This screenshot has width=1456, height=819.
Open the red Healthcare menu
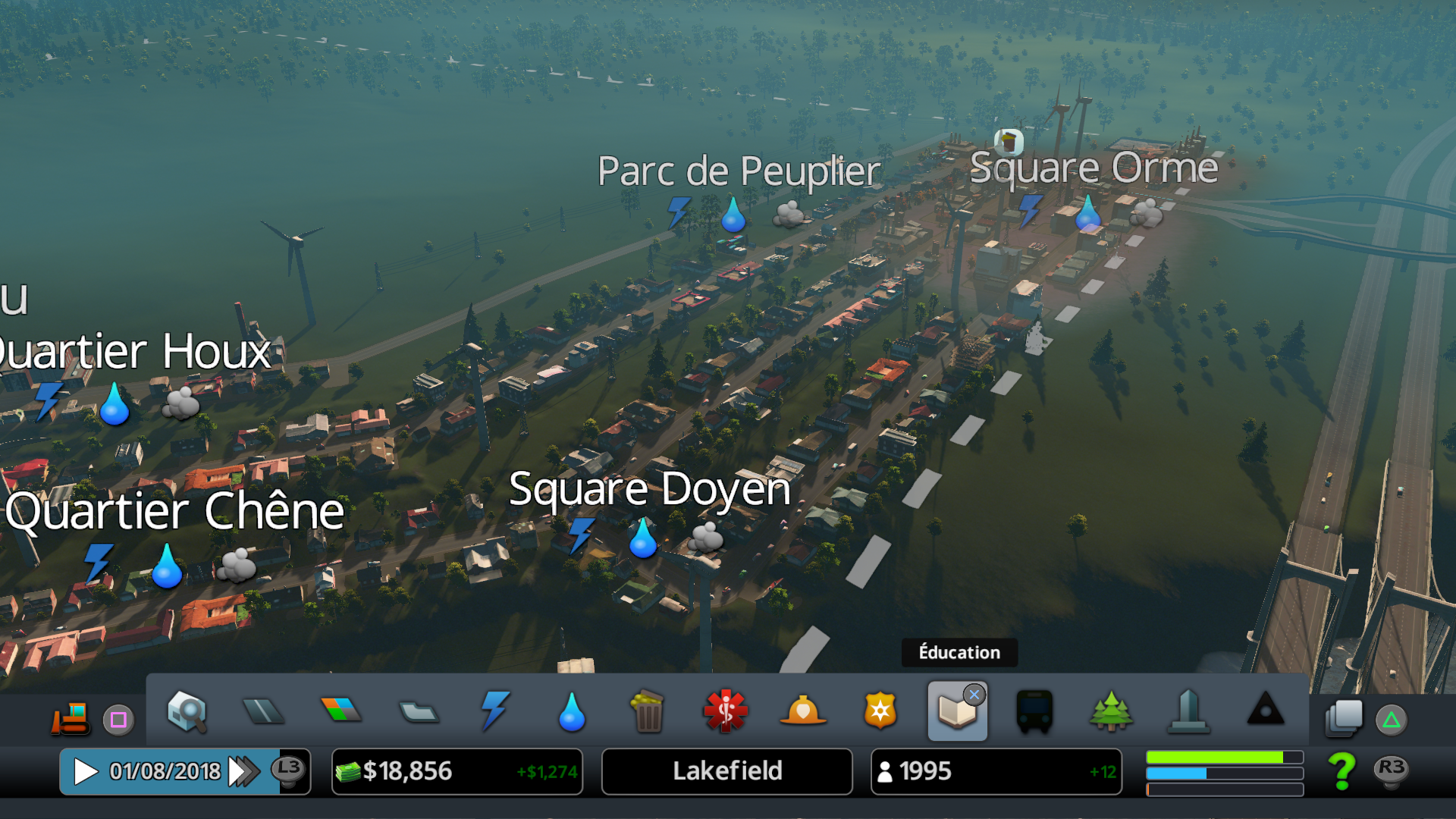coord(726,711)
